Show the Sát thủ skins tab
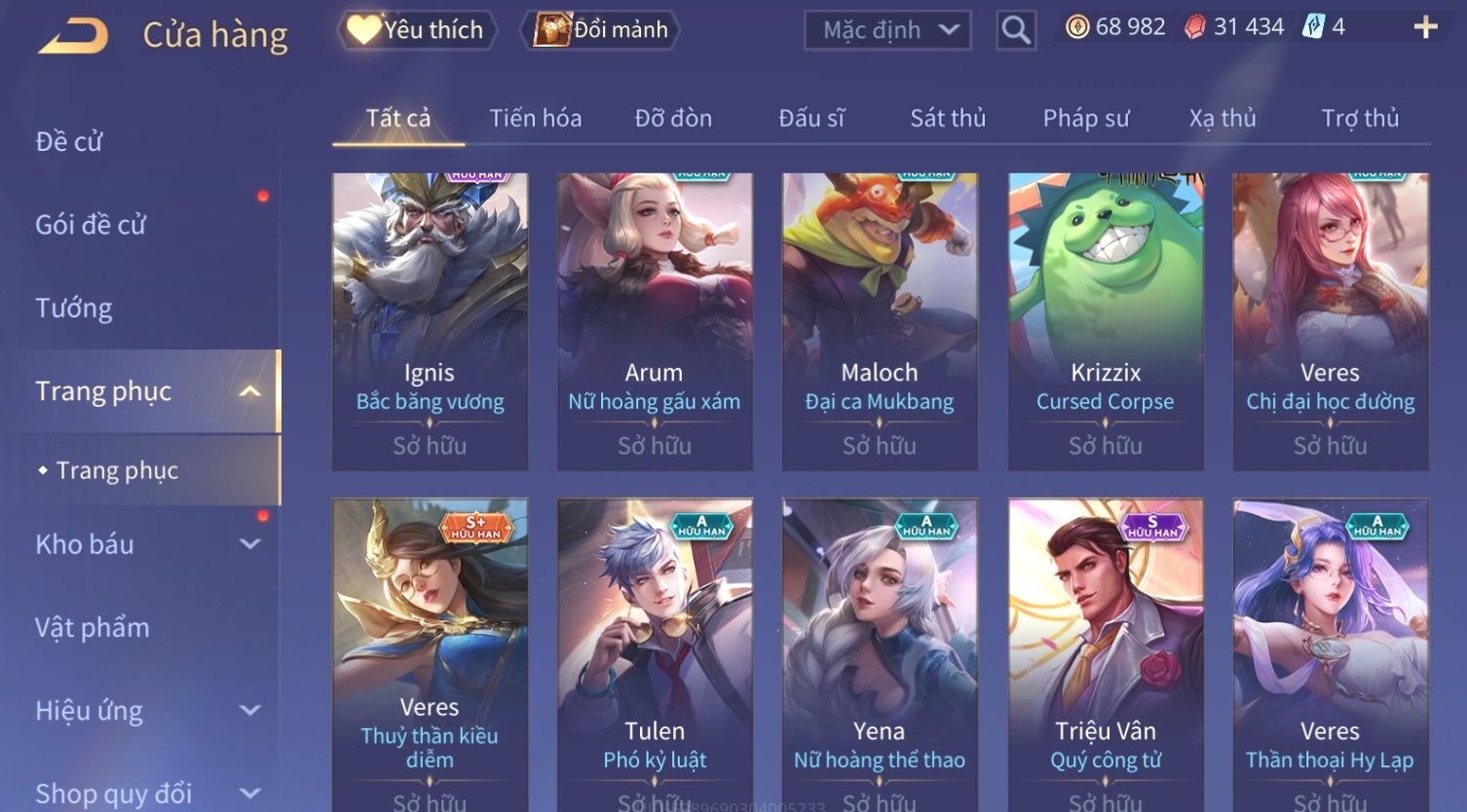The image size is (1467, 812). pos(947,119)
